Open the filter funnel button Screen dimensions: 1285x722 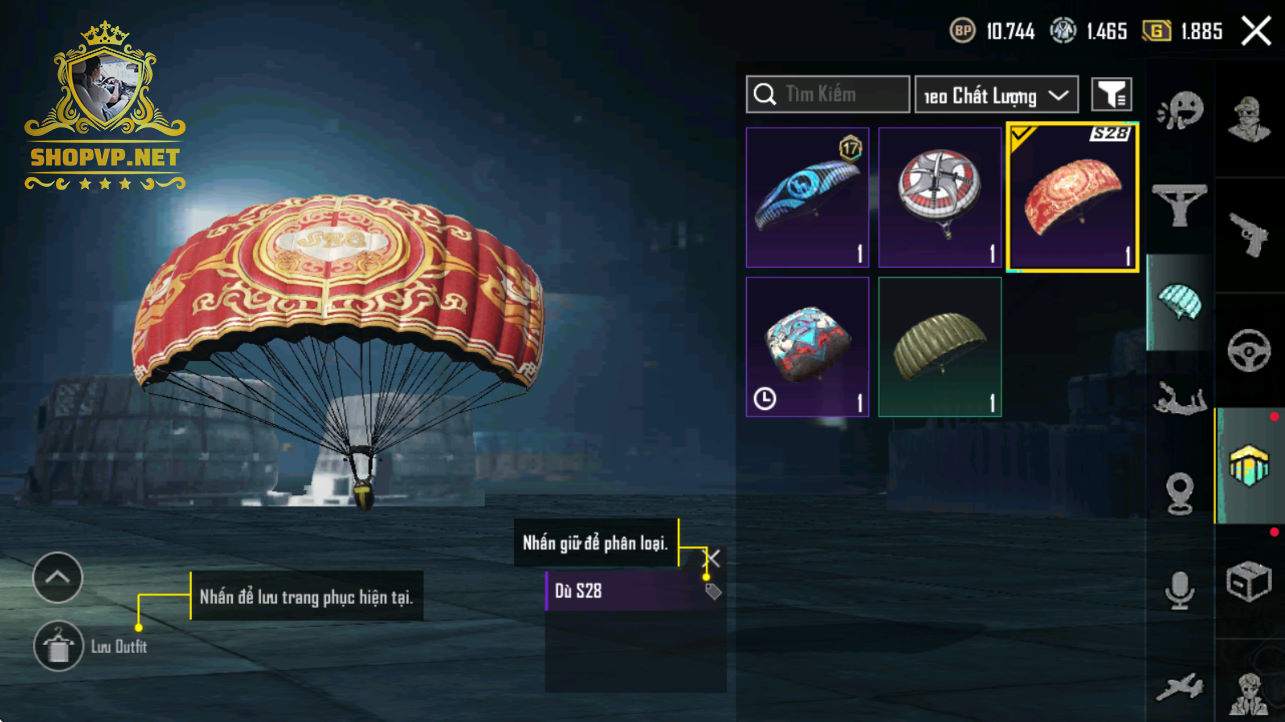(x=1111, y=95)
